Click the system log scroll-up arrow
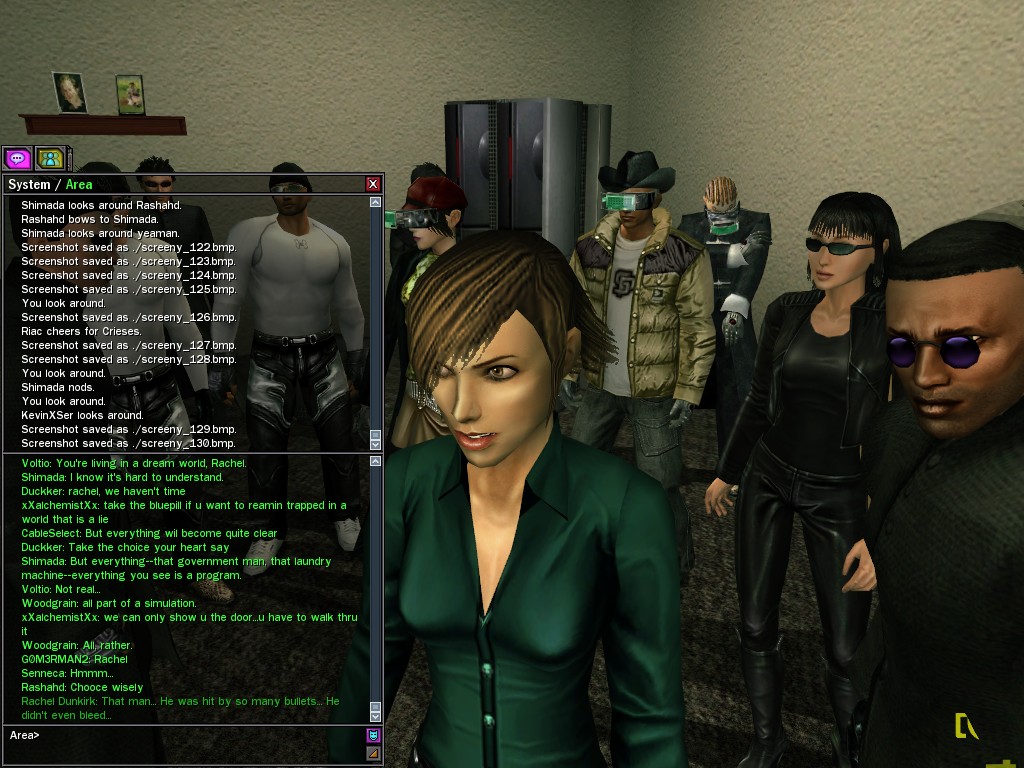 376,202
